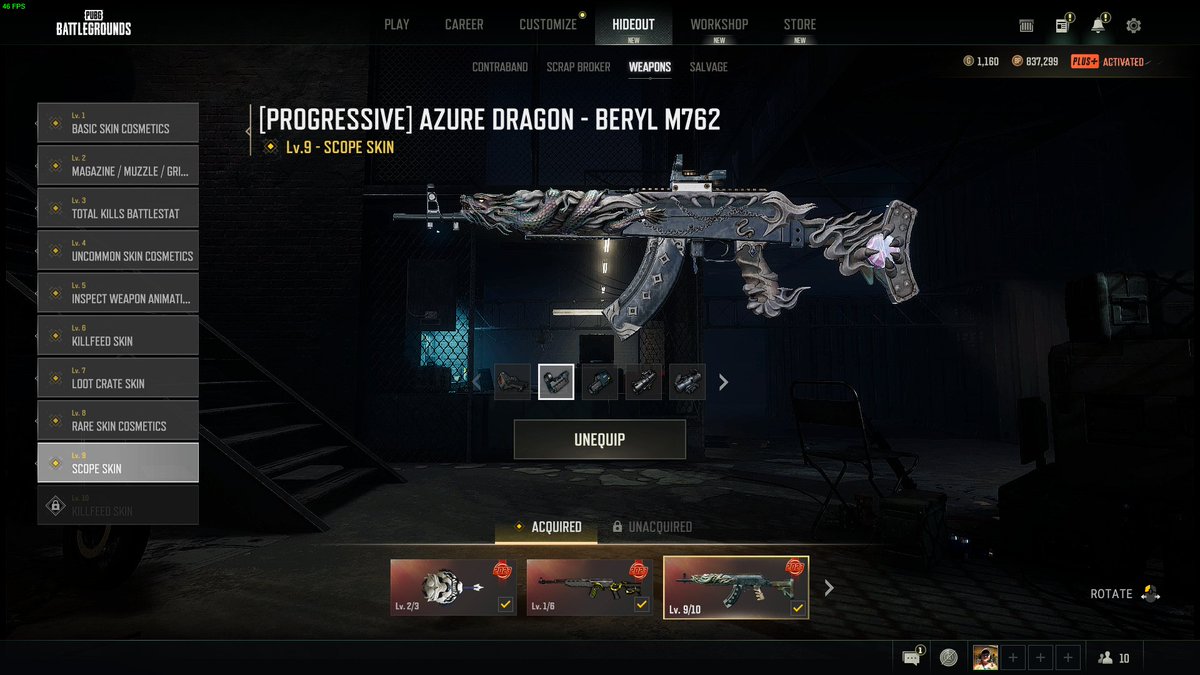Show next scope skins with right arrow
The height and width of the screenshot is (675, 1200).
(x=724, y=382)
